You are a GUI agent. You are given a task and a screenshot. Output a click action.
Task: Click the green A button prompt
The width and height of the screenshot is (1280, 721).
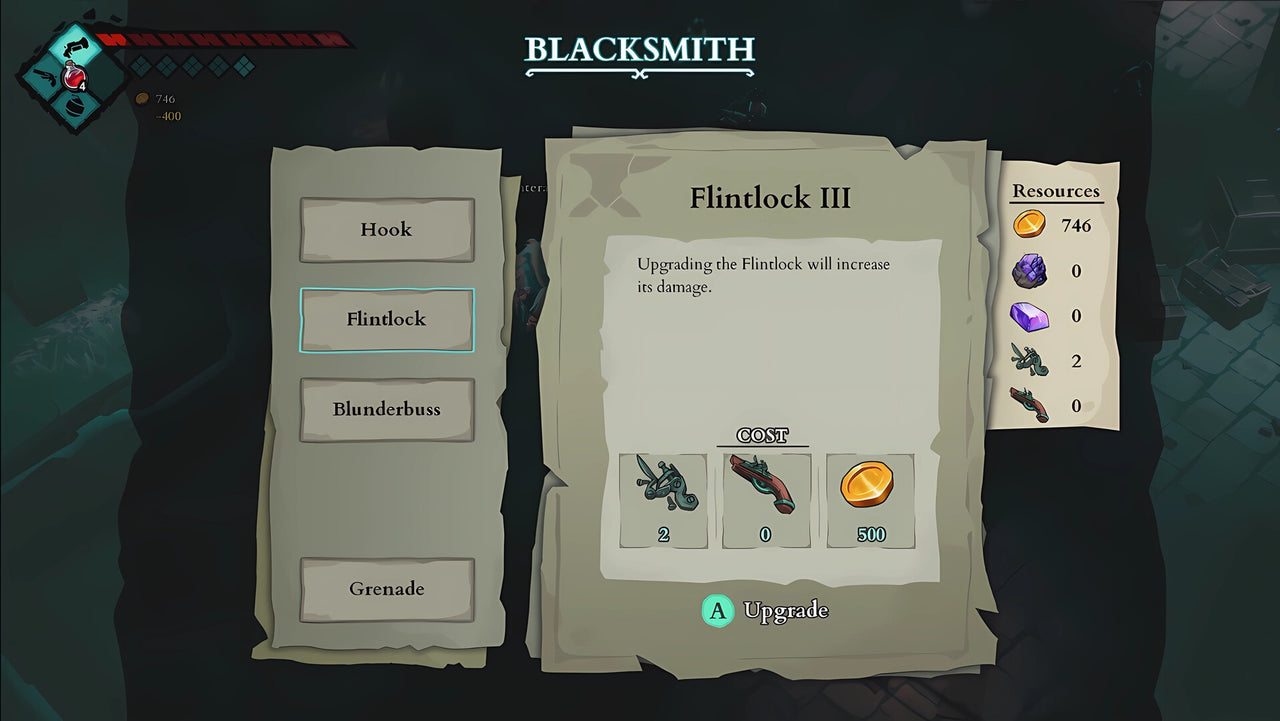point(716,610)
